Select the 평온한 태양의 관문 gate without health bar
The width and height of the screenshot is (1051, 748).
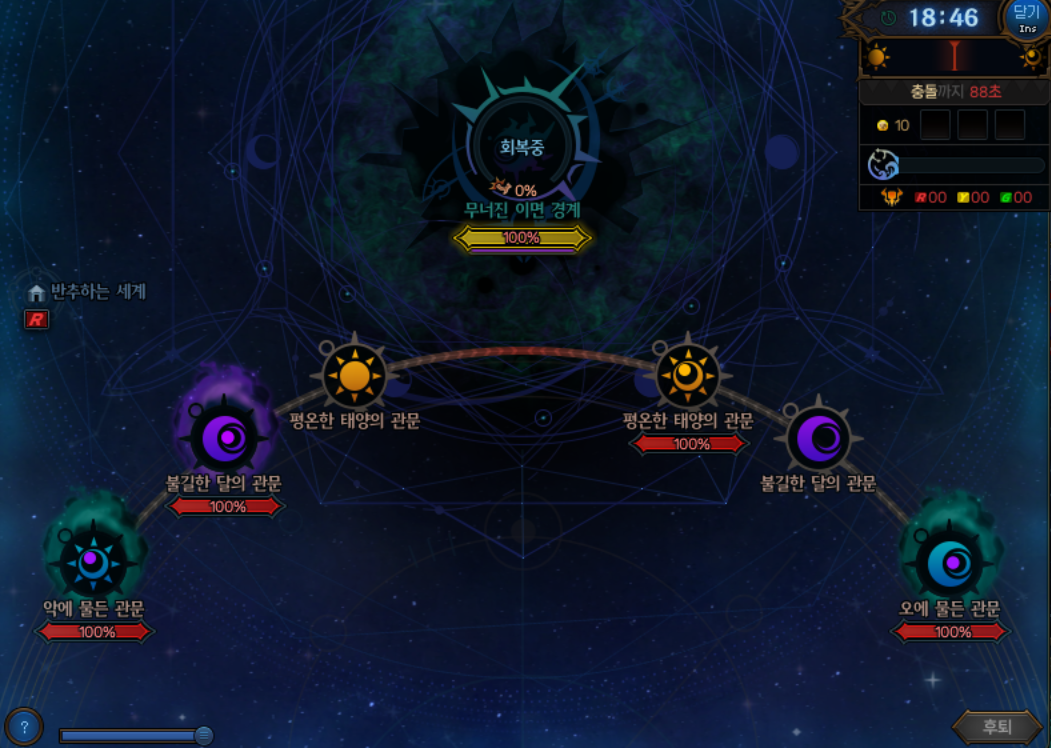click(354, 376)
